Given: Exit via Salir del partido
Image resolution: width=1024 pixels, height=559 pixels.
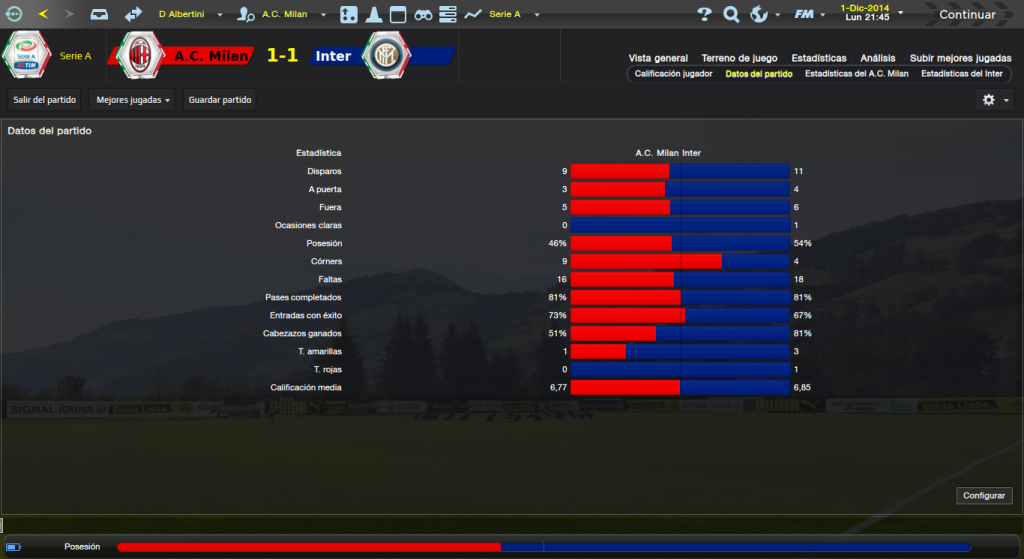Looking at the screenshot, I should coord(45,100).
